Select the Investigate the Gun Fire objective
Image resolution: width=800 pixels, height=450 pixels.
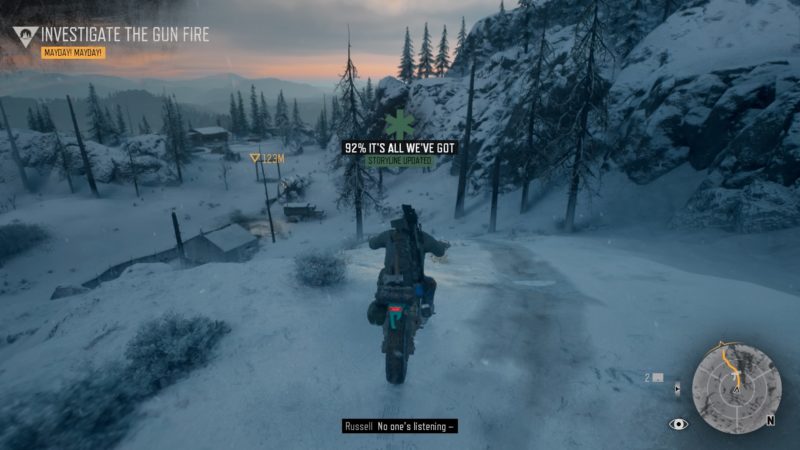click(x=125, y=35)
